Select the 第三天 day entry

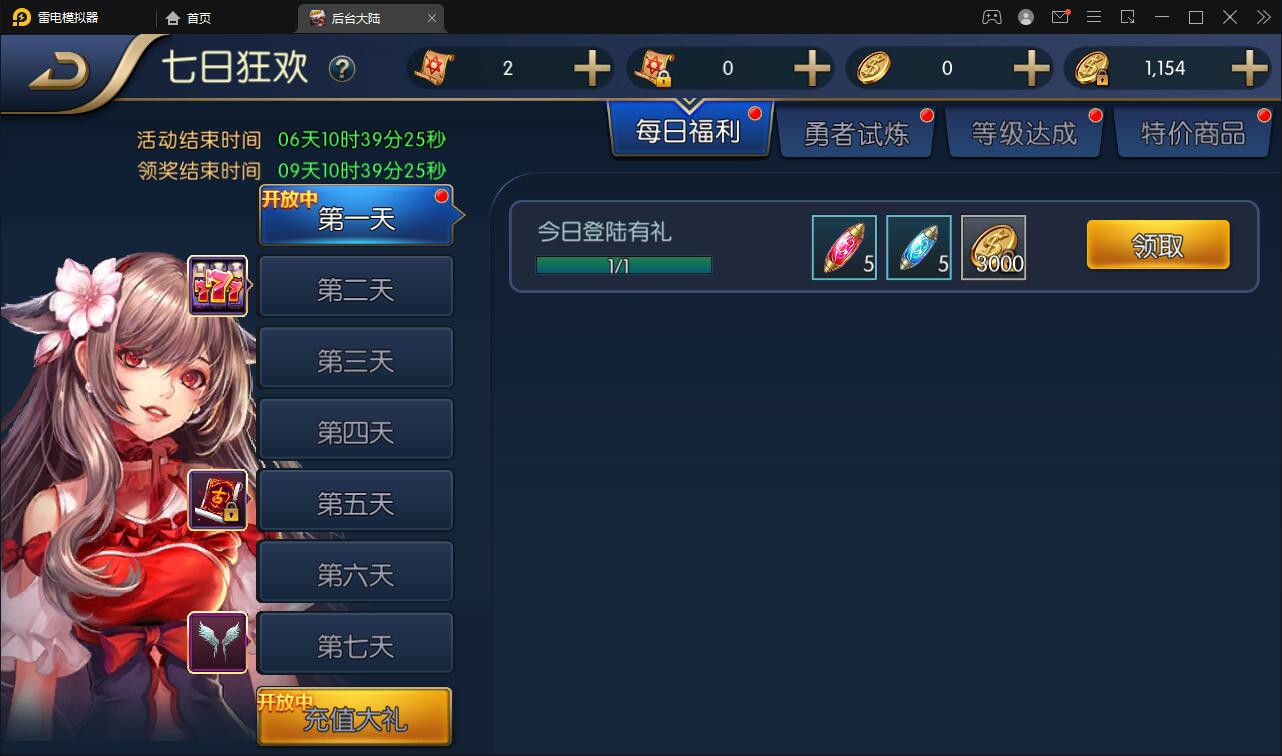coord(356,357)
